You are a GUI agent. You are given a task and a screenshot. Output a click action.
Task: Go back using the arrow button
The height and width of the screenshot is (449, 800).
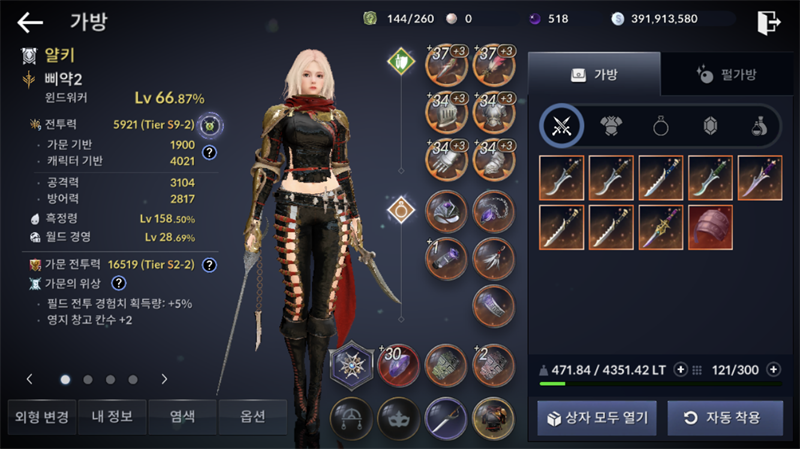pyautogui.click(x=30, y=21)
